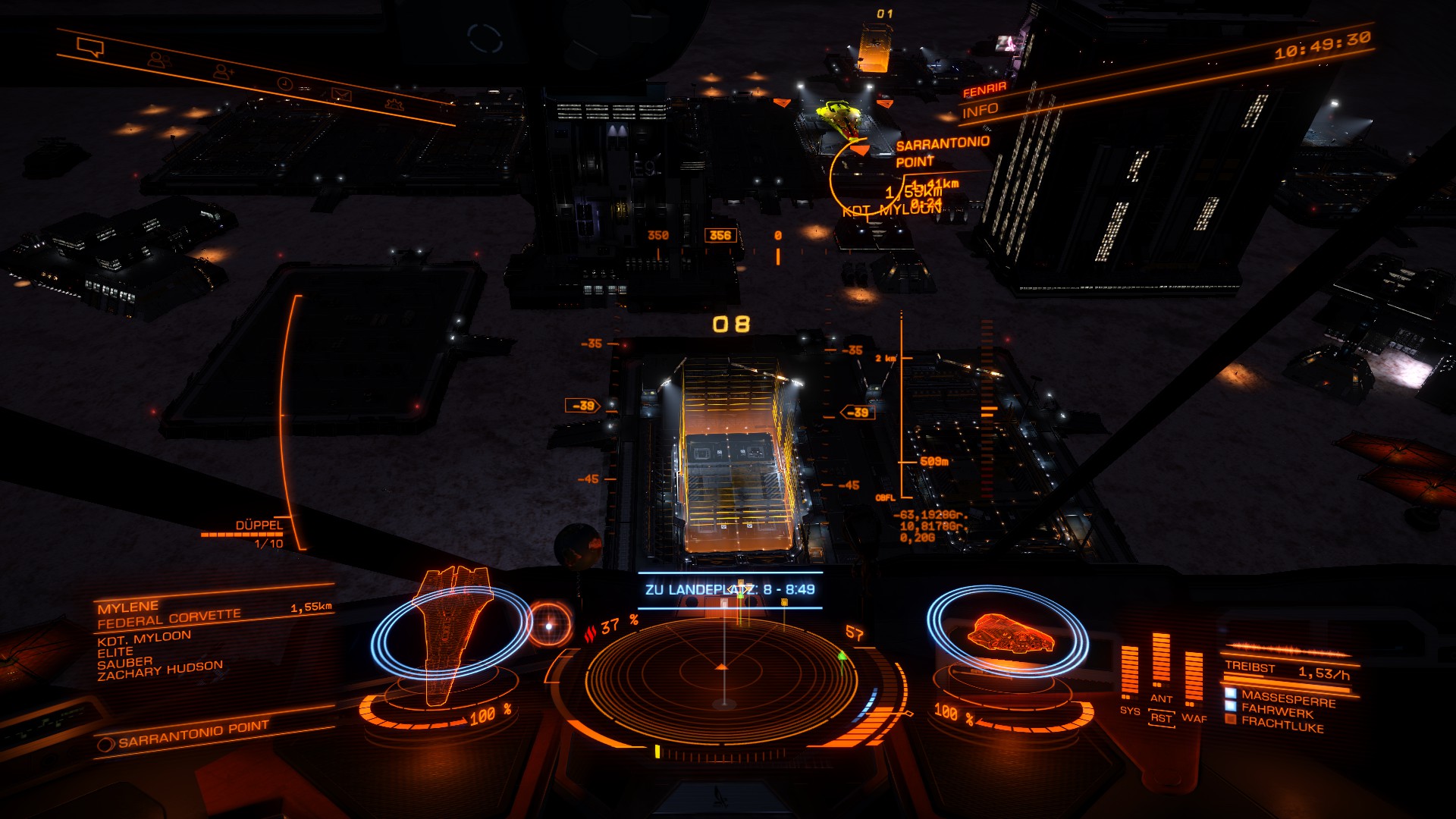The width and height of the screenshot is (1456, 819).
Task: Click the Massesperre mass lock indicator
Action: coord(1288,698)
